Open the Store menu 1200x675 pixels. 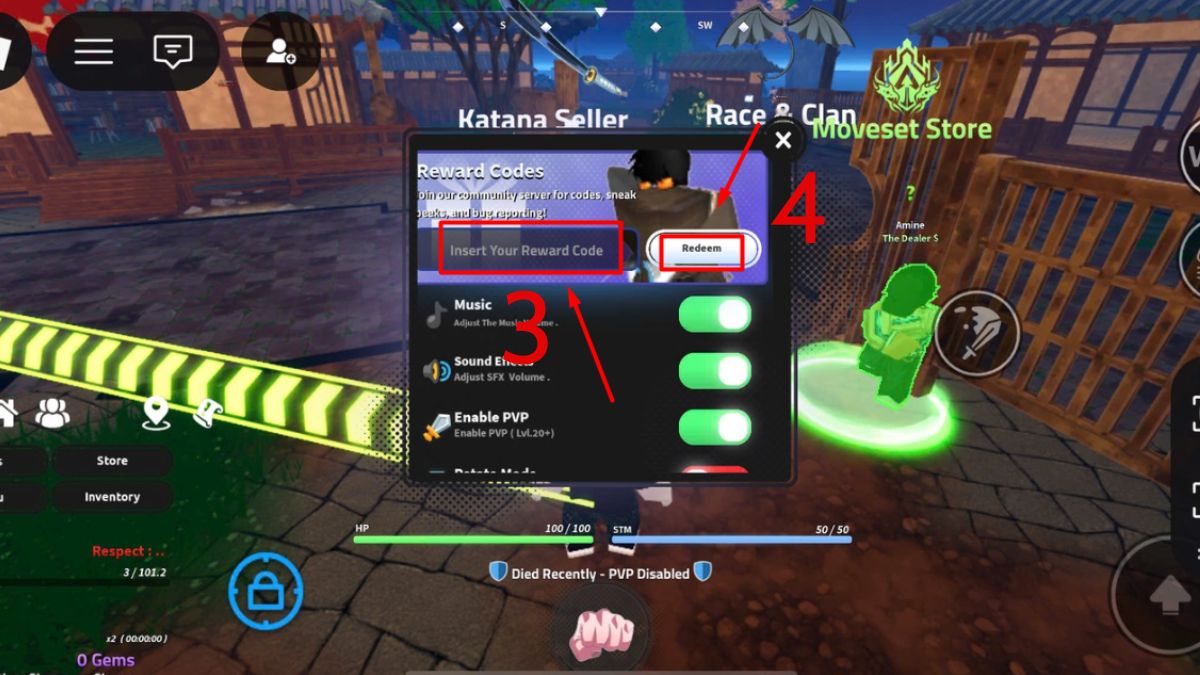click(111, 461)
